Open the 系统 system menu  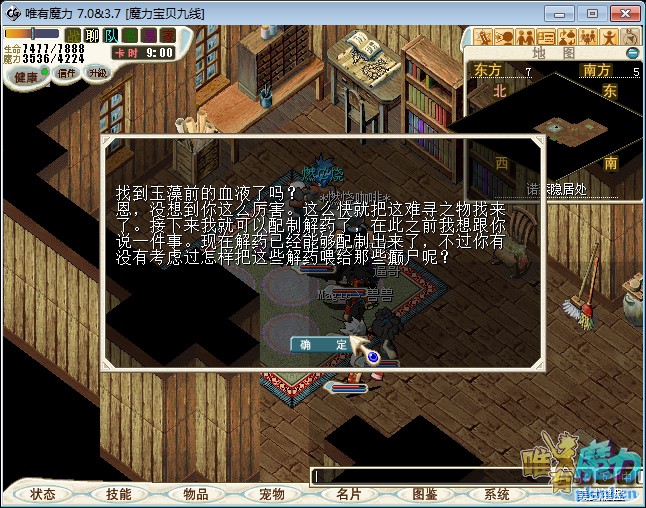(x=497, y=494)
